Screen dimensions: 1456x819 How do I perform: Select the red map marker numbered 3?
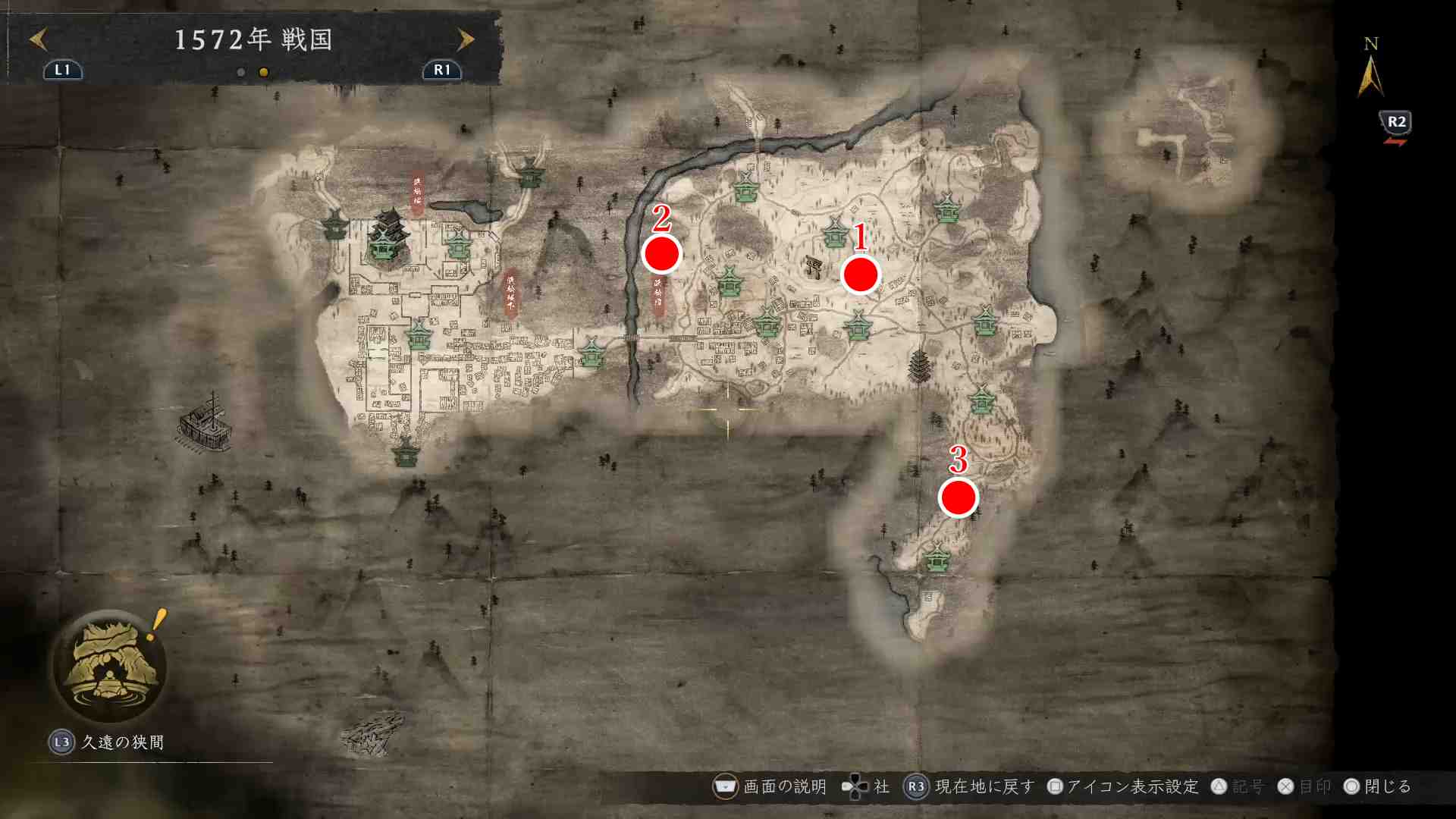tap(958, 497)
